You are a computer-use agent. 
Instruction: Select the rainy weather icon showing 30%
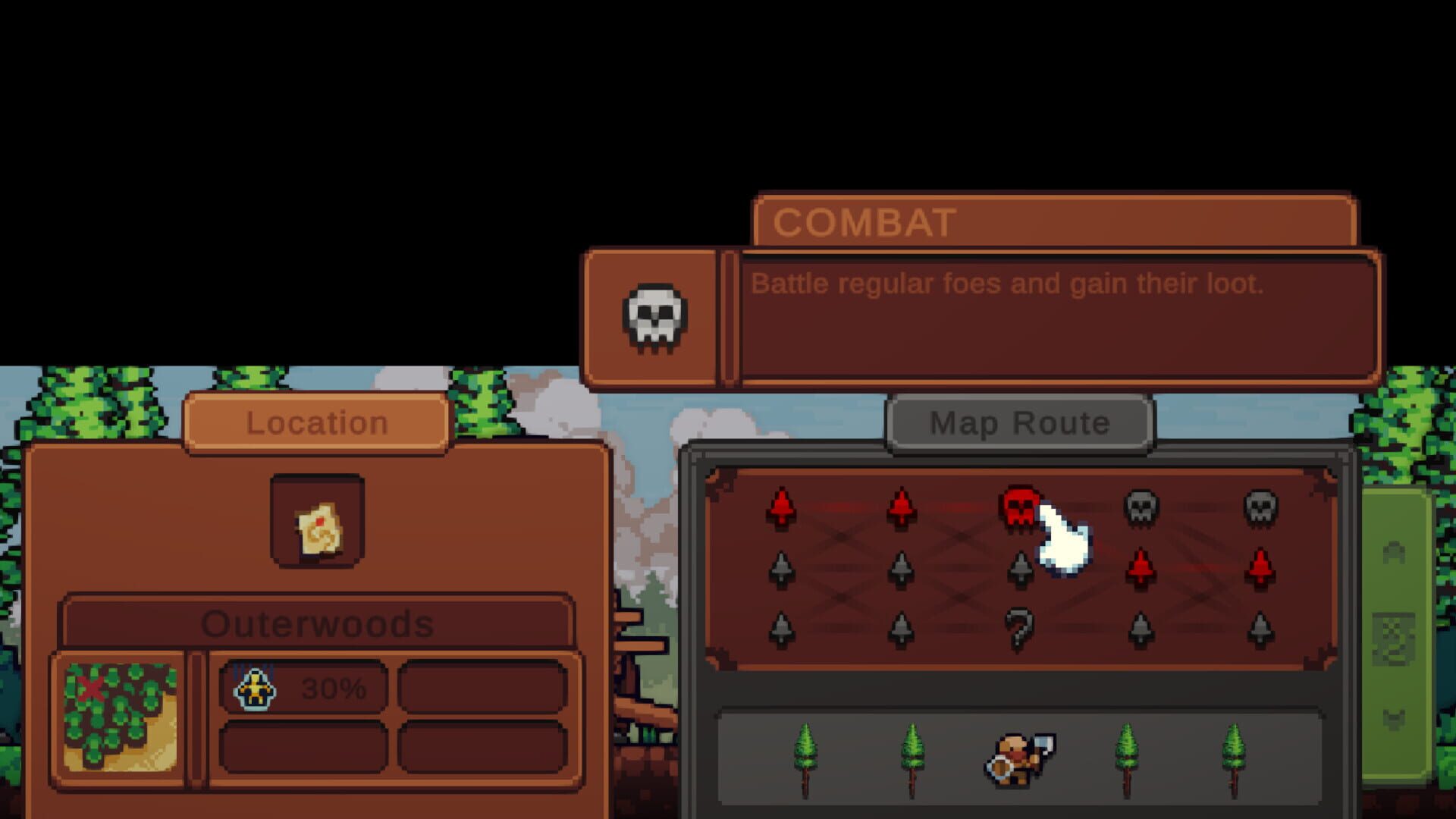(x=258, y=686)
